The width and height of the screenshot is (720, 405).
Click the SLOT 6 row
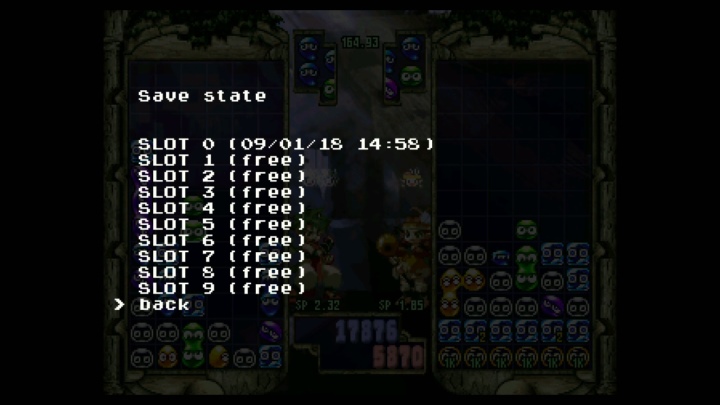(222, 240)
